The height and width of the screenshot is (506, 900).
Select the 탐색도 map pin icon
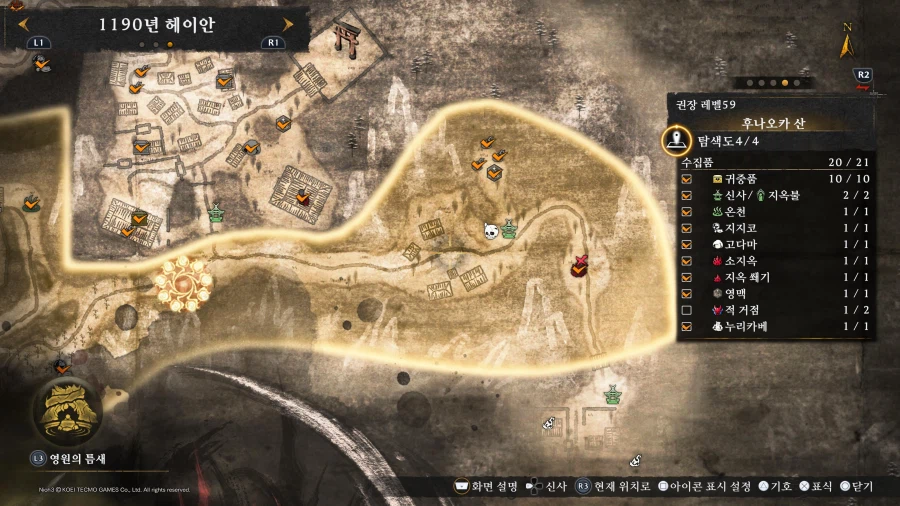click(x=678, y=141)
